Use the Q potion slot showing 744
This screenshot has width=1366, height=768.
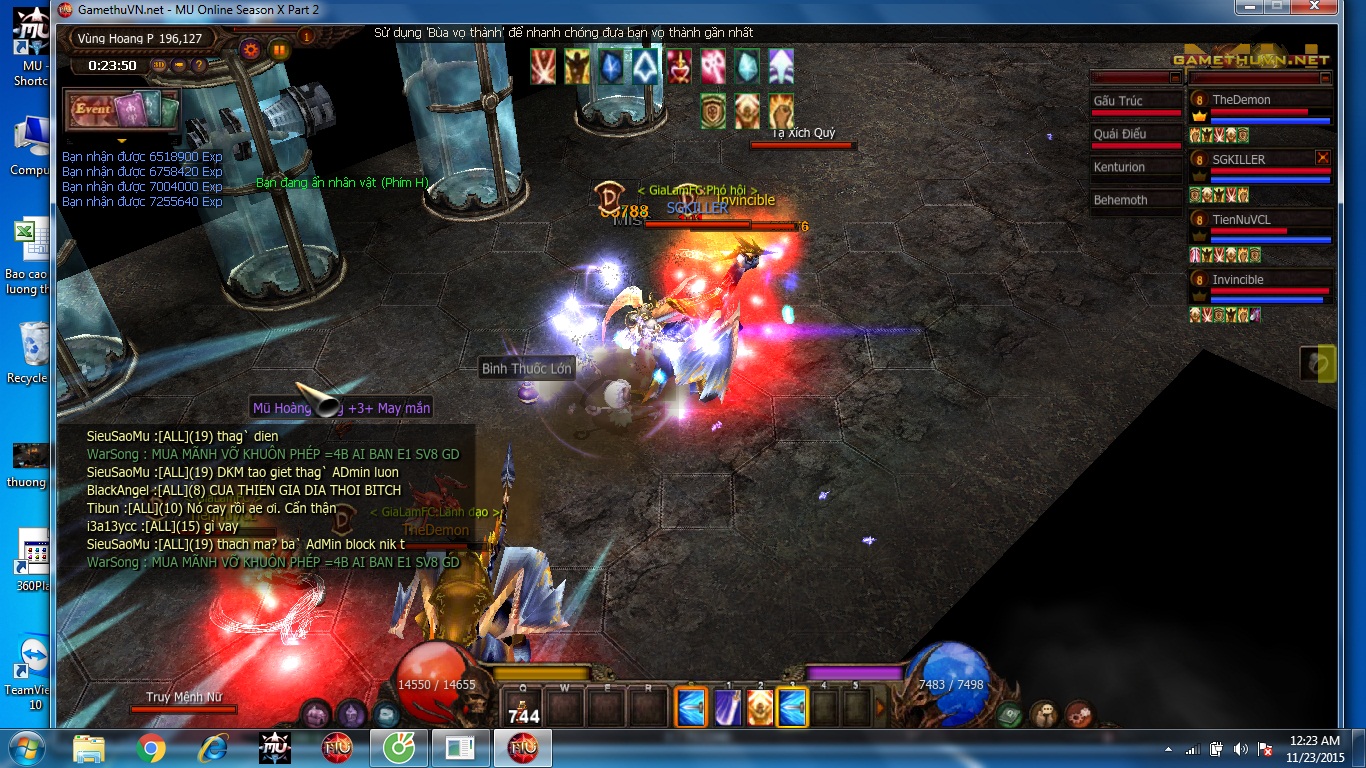[x=523, y=707]
